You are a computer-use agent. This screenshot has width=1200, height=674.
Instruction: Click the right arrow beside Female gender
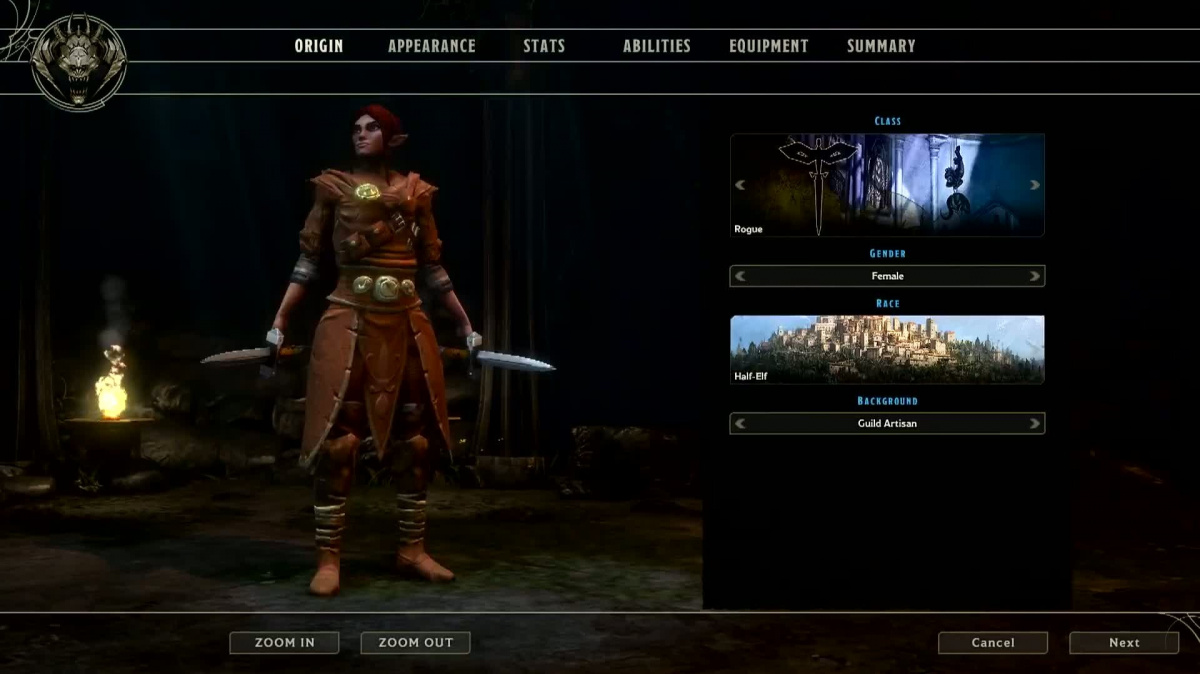point(1035,276)
